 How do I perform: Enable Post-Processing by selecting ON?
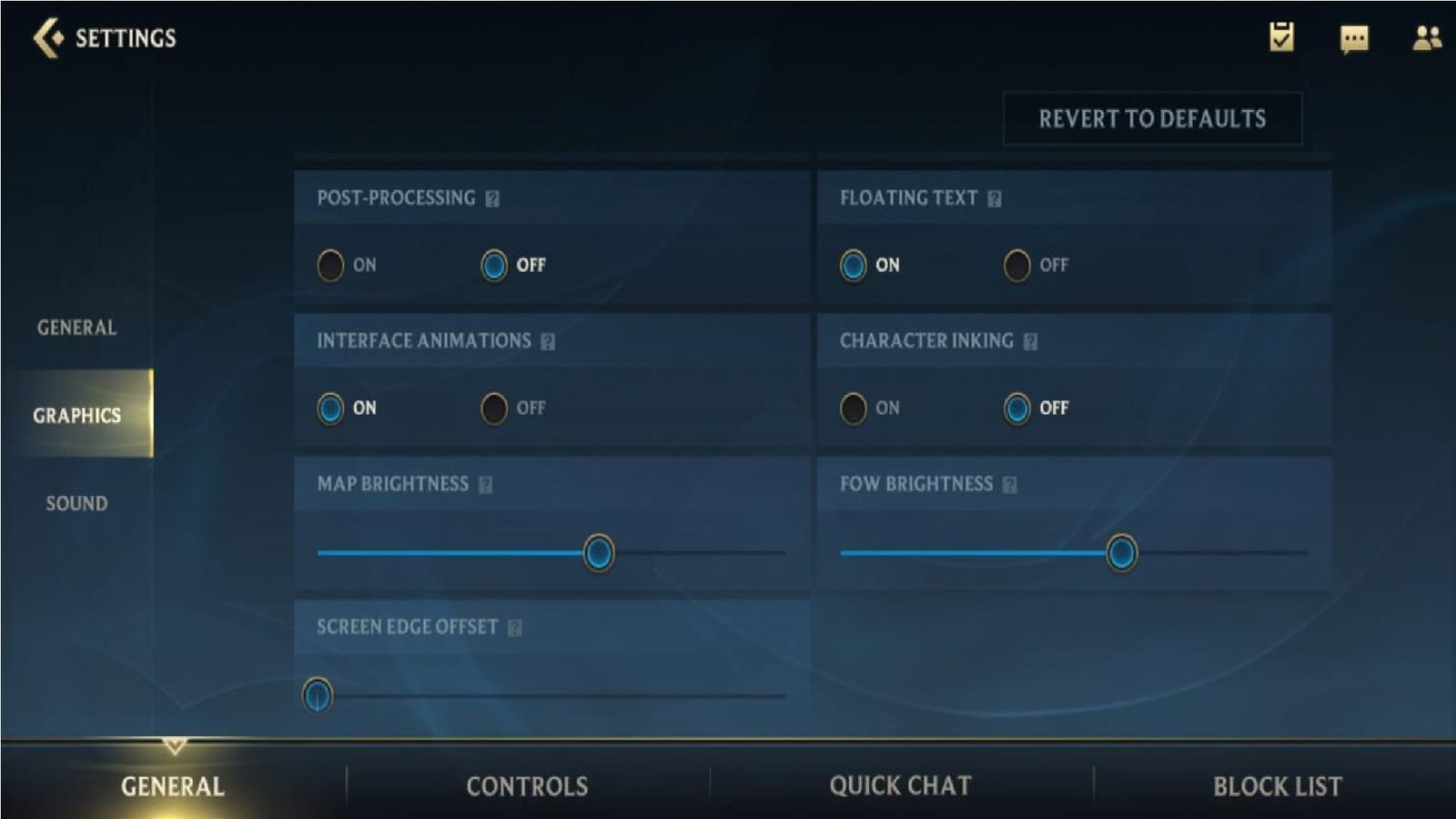pos(332,267)
